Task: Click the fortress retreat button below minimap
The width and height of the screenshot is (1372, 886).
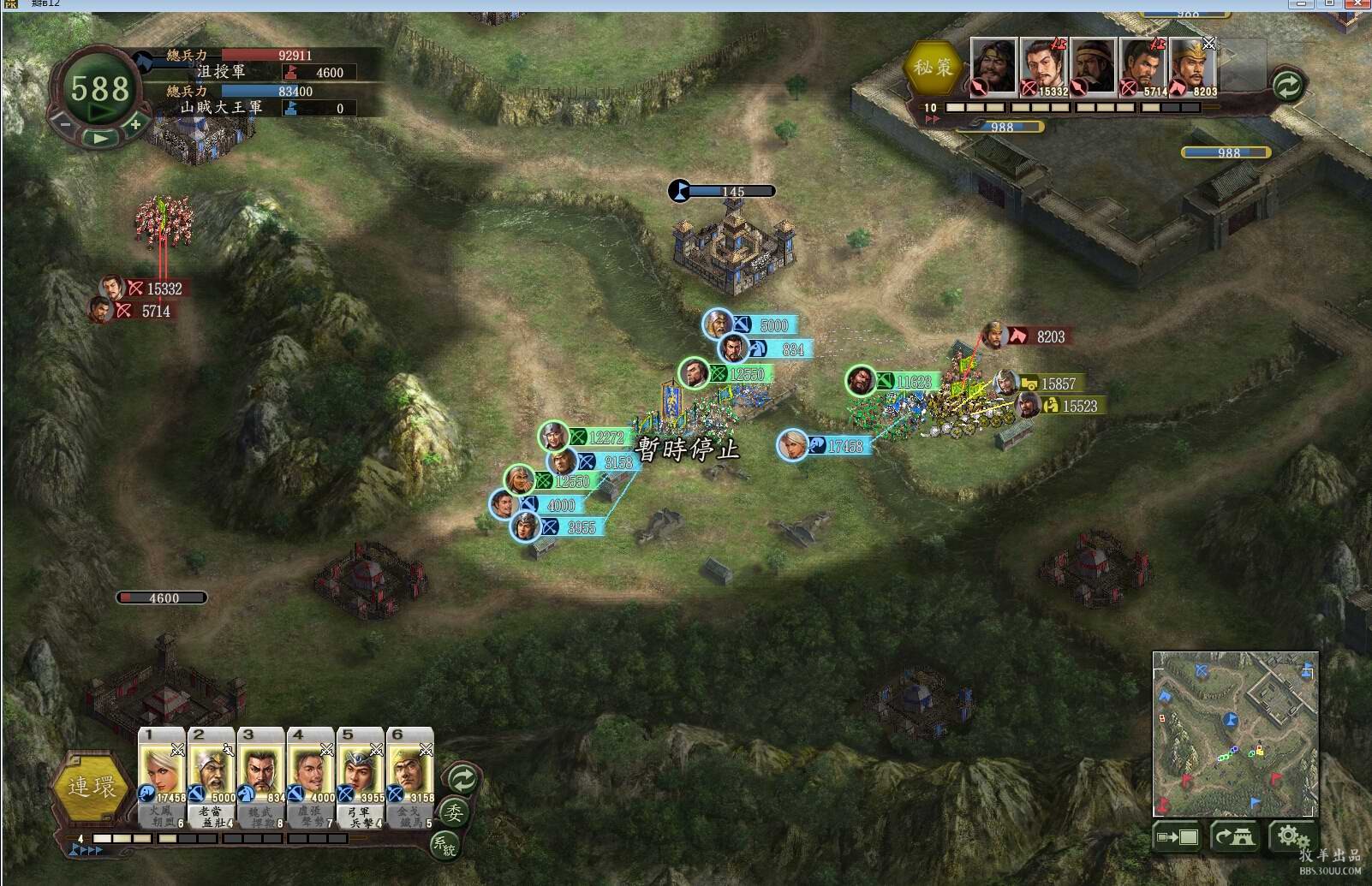Action: point(1234,836)
